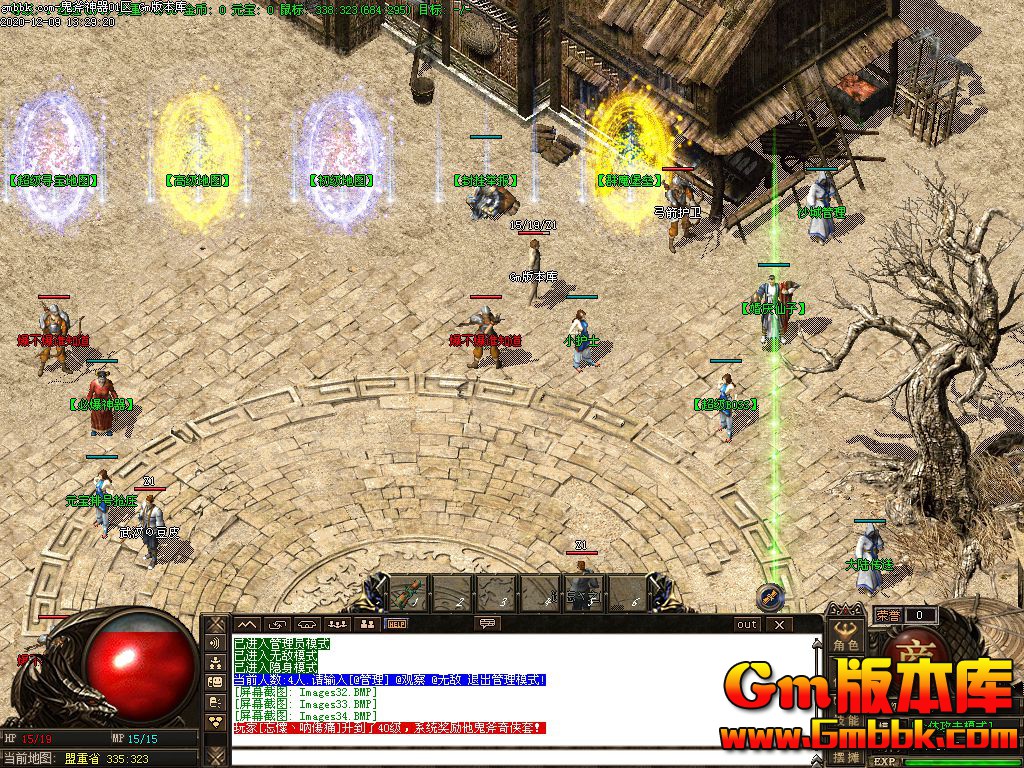Screen dimensions: 1024x768
Task: Click the speech bubble icon above chat
Action: pyautogui.click(x=488, y=624)
